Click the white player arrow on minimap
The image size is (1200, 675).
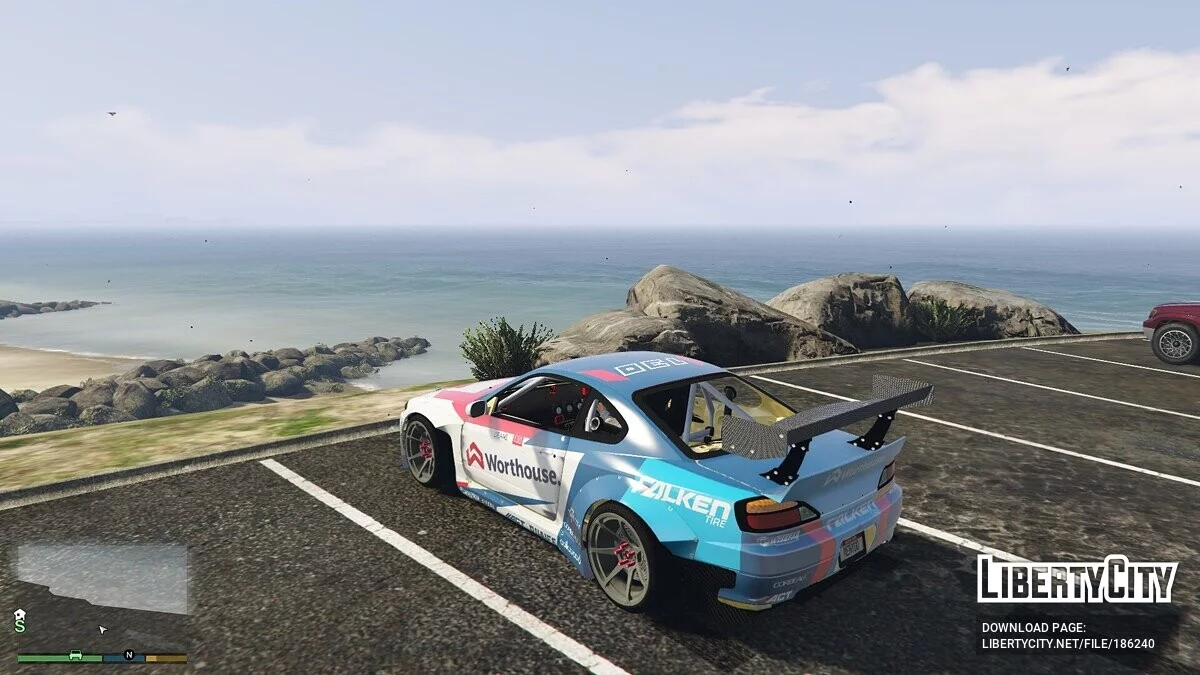(x=102, y=629)
